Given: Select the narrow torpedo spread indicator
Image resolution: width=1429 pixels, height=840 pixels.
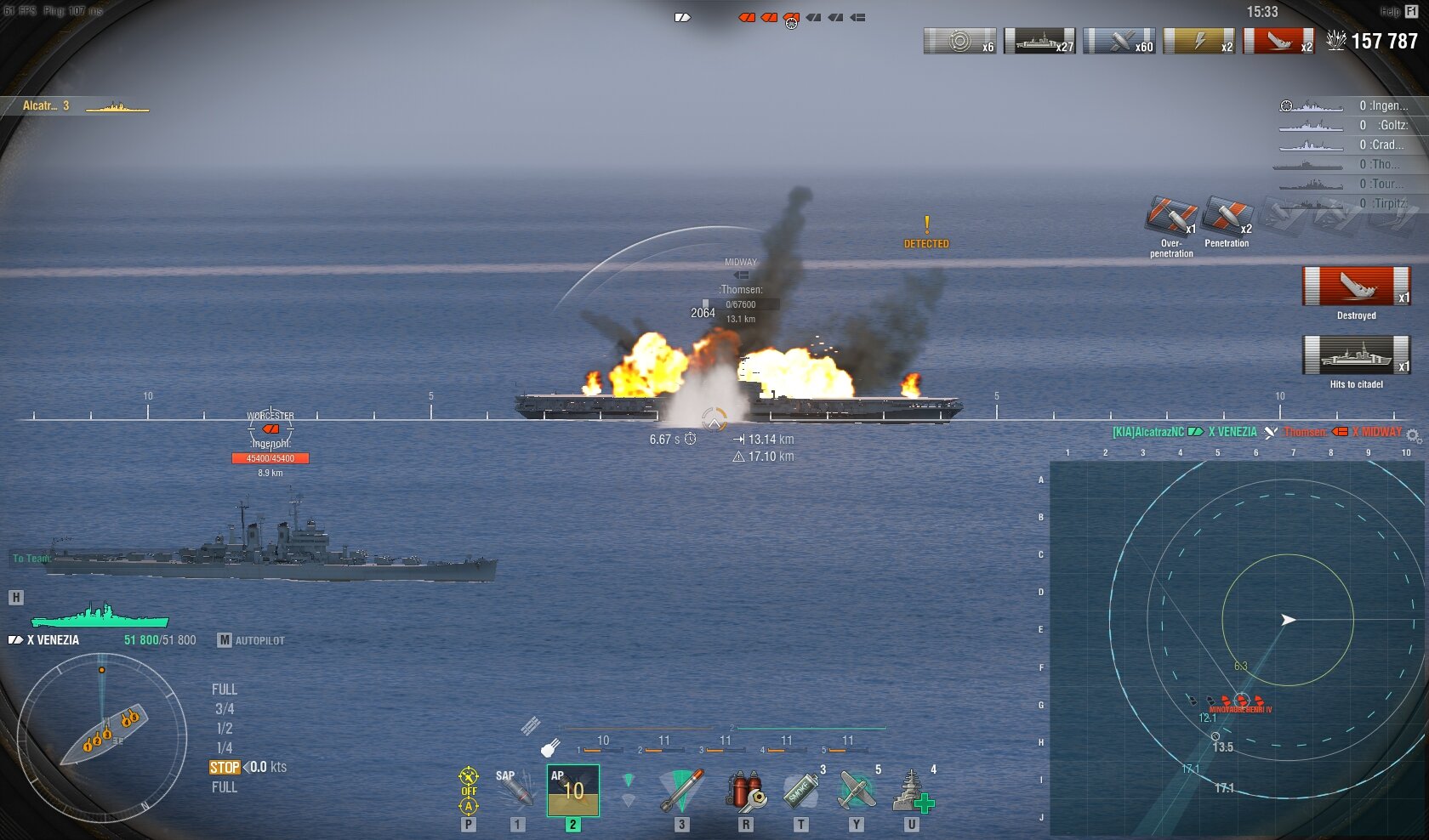Looking at the screenshot, I should click(629, 780).
